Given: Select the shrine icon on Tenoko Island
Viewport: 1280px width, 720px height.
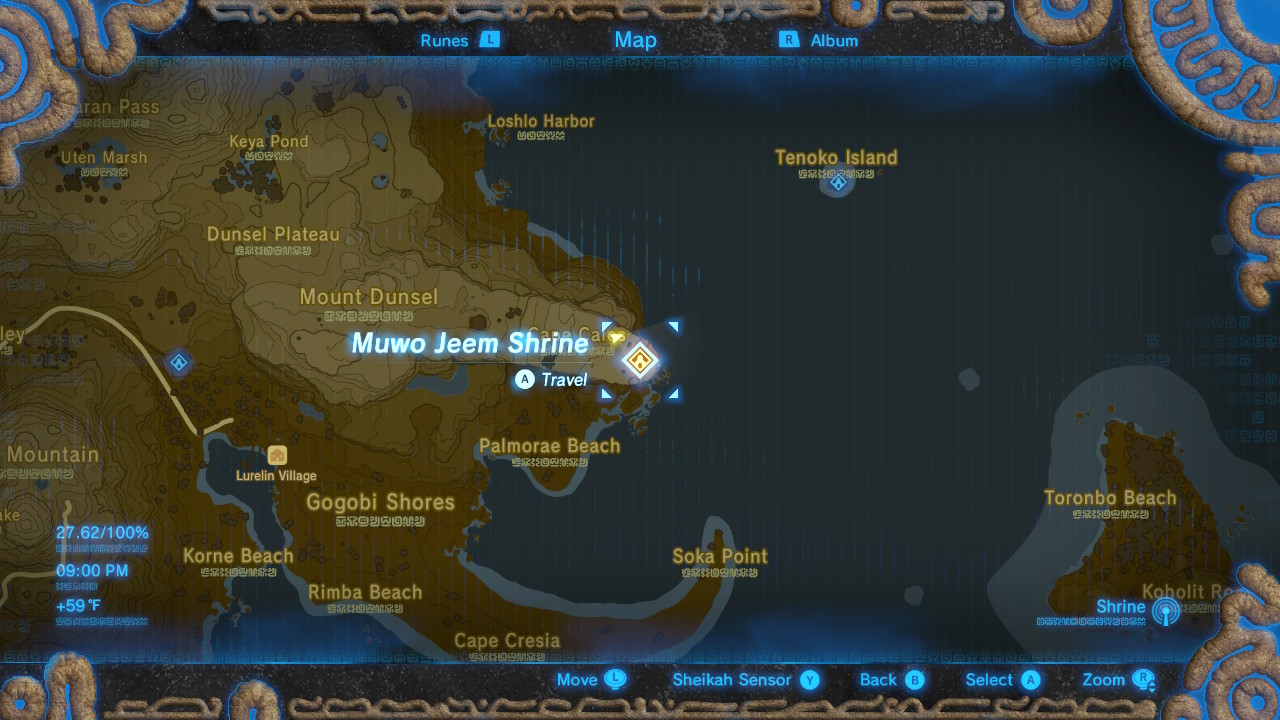Looking at the screenshot, I should [837, 182].
